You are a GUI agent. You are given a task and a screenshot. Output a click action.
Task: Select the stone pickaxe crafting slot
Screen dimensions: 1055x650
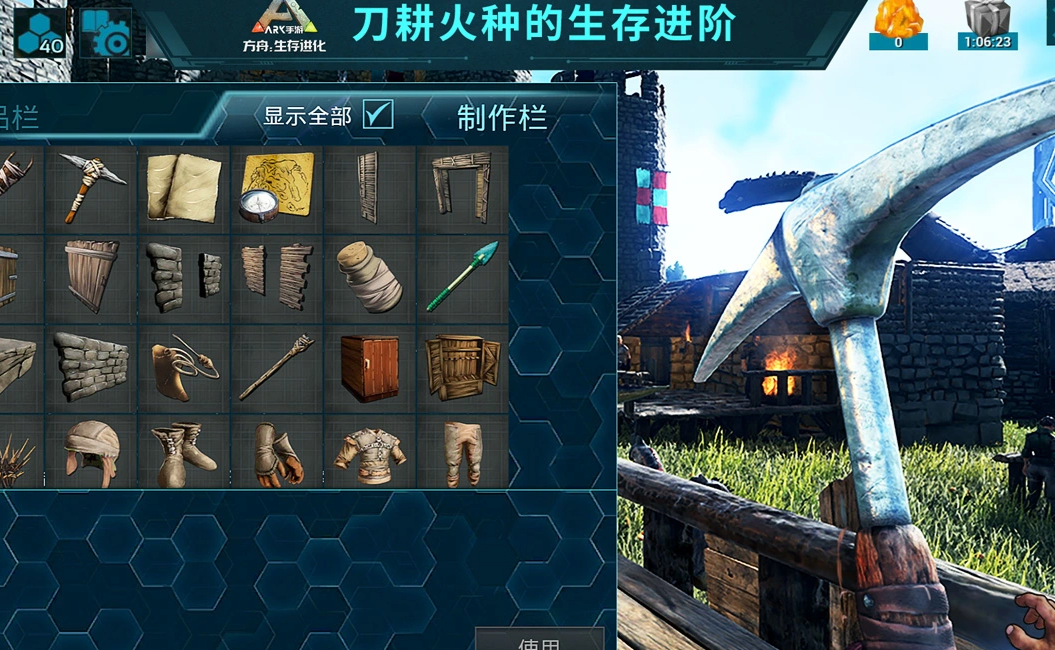pyautogui.click(x=91, y=188)
